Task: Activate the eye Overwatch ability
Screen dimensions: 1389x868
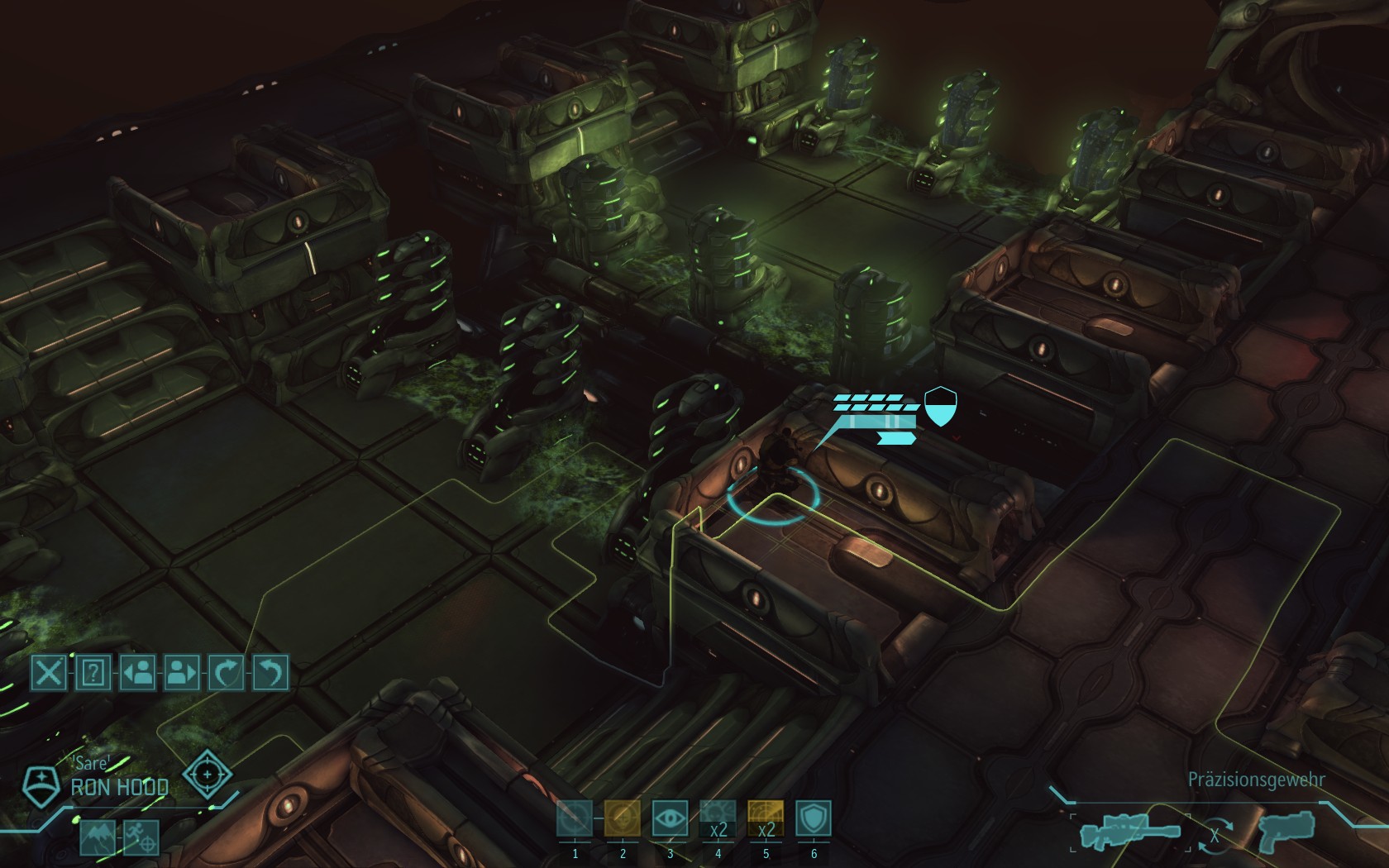Action: coord(670,819)
